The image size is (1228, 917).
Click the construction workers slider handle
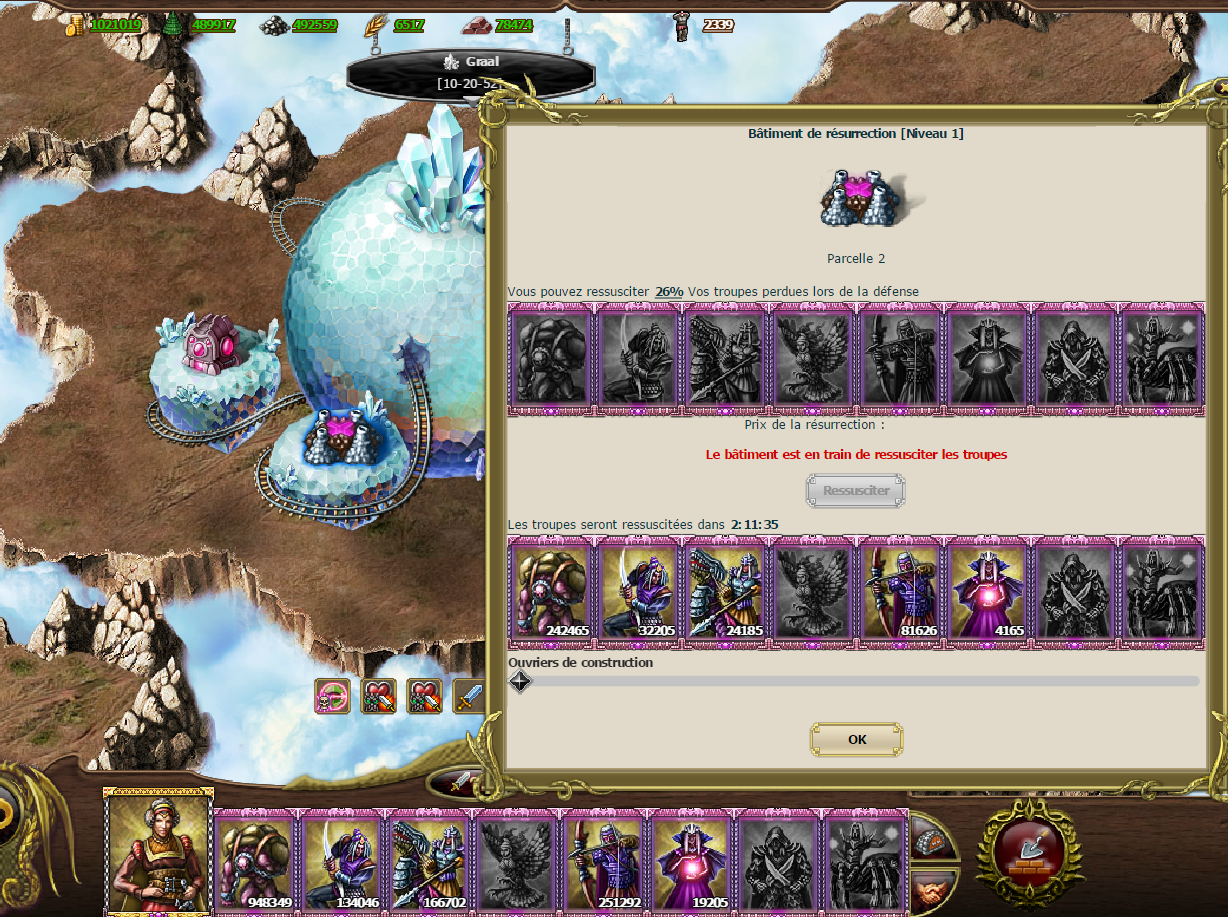point(520,682)
